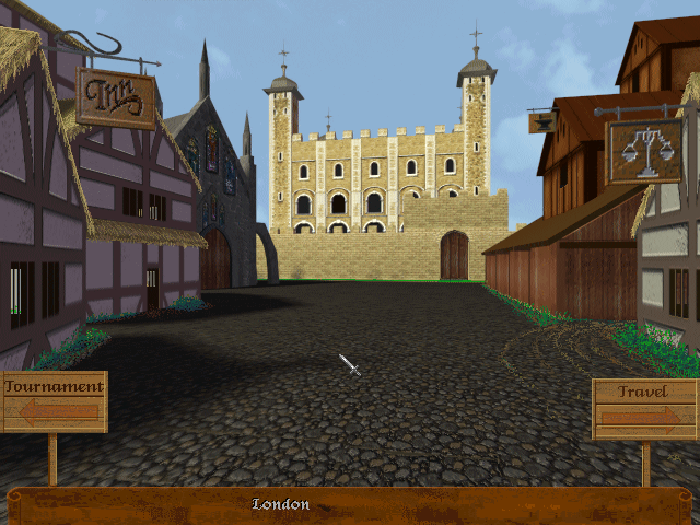Go to the Tournament signpost
The height and width of the screenshot is (525, 700).
click(x=54, y=401)
